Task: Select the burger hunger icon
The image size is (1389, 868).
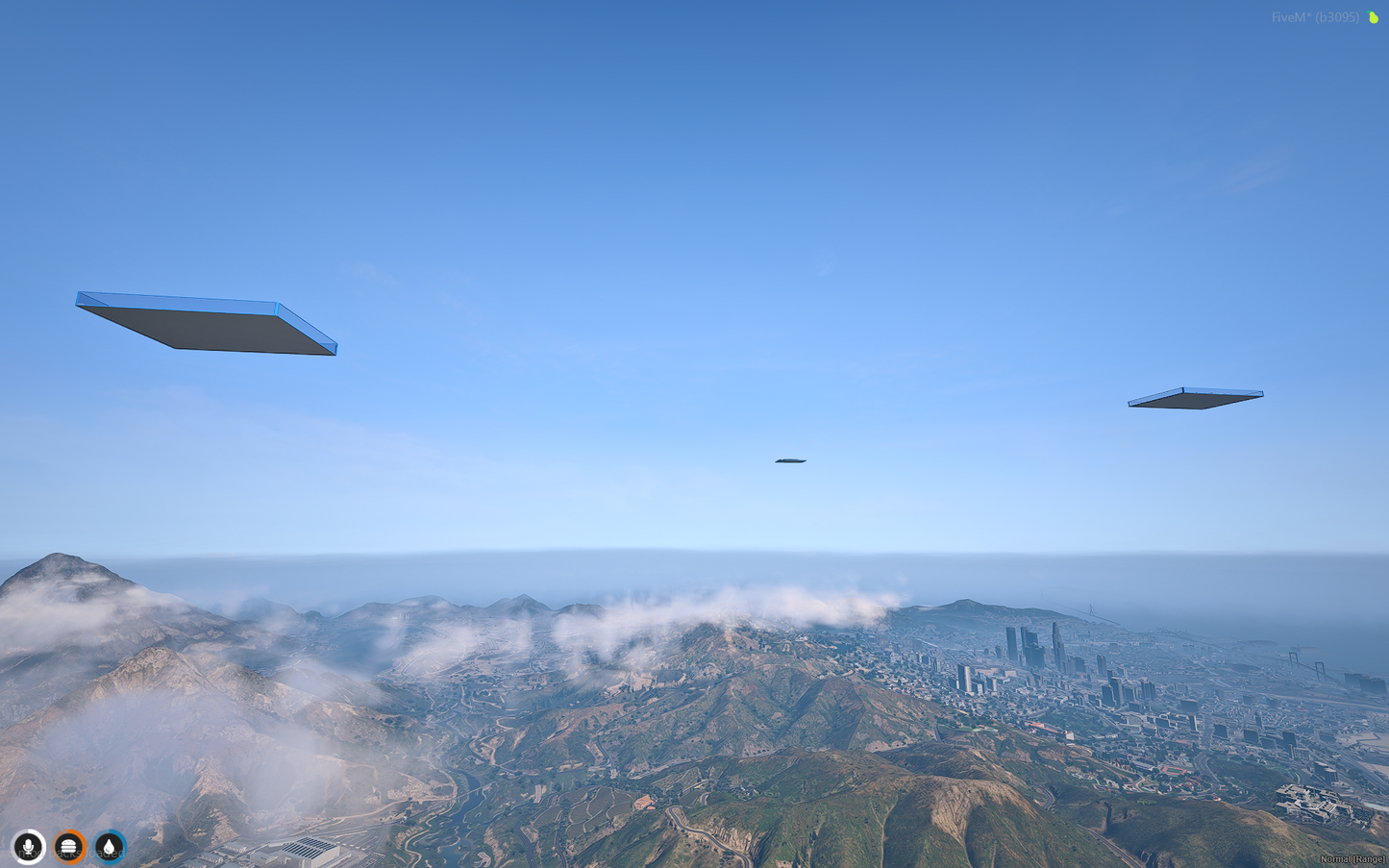Action: point(69,847)
